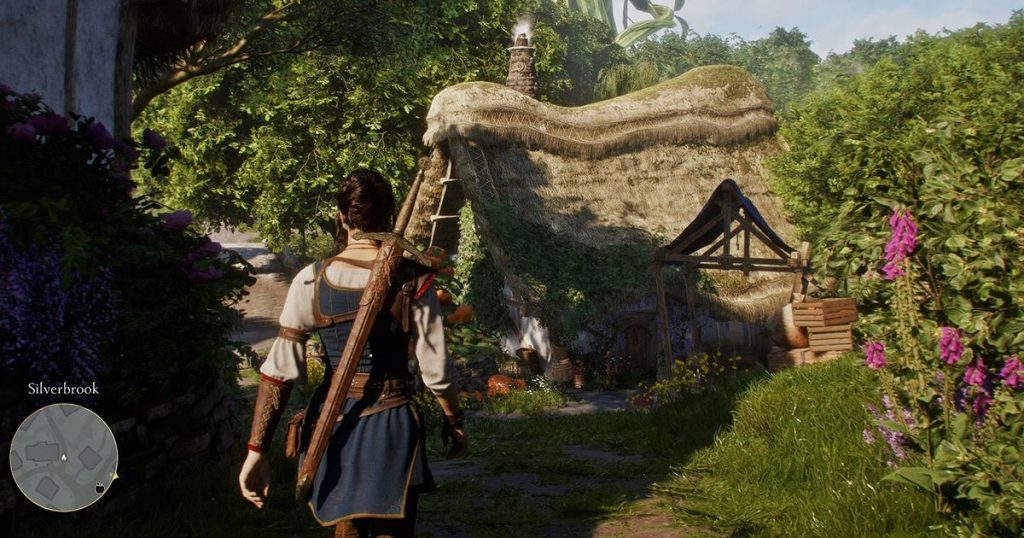Open the circular Silverbrook minimap
The width and height of the screenshot is (1024, 538).
point(63,457)
